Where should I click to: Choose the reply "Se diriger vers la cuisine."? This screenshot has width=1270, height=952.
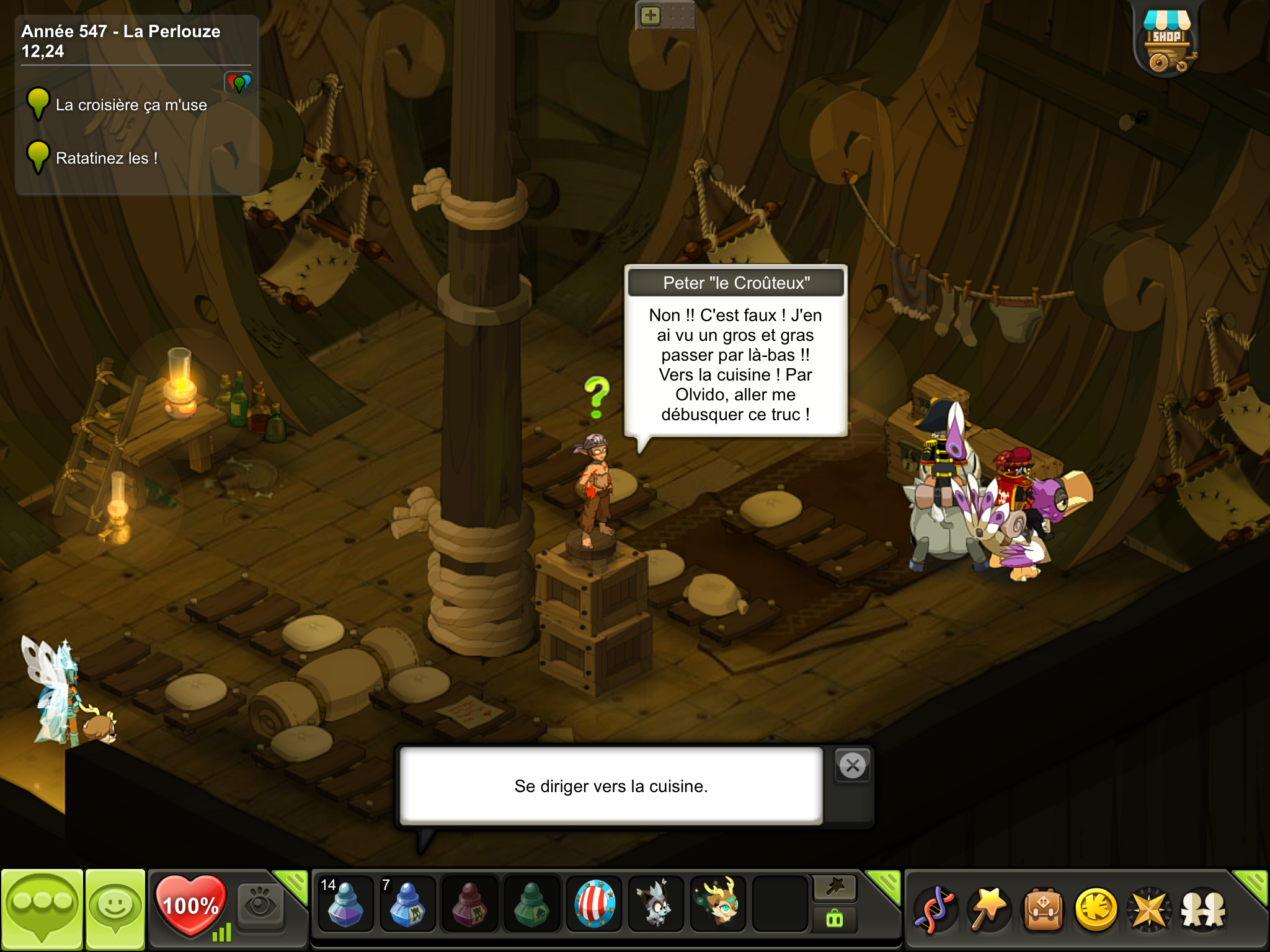[x=611, y=786]
